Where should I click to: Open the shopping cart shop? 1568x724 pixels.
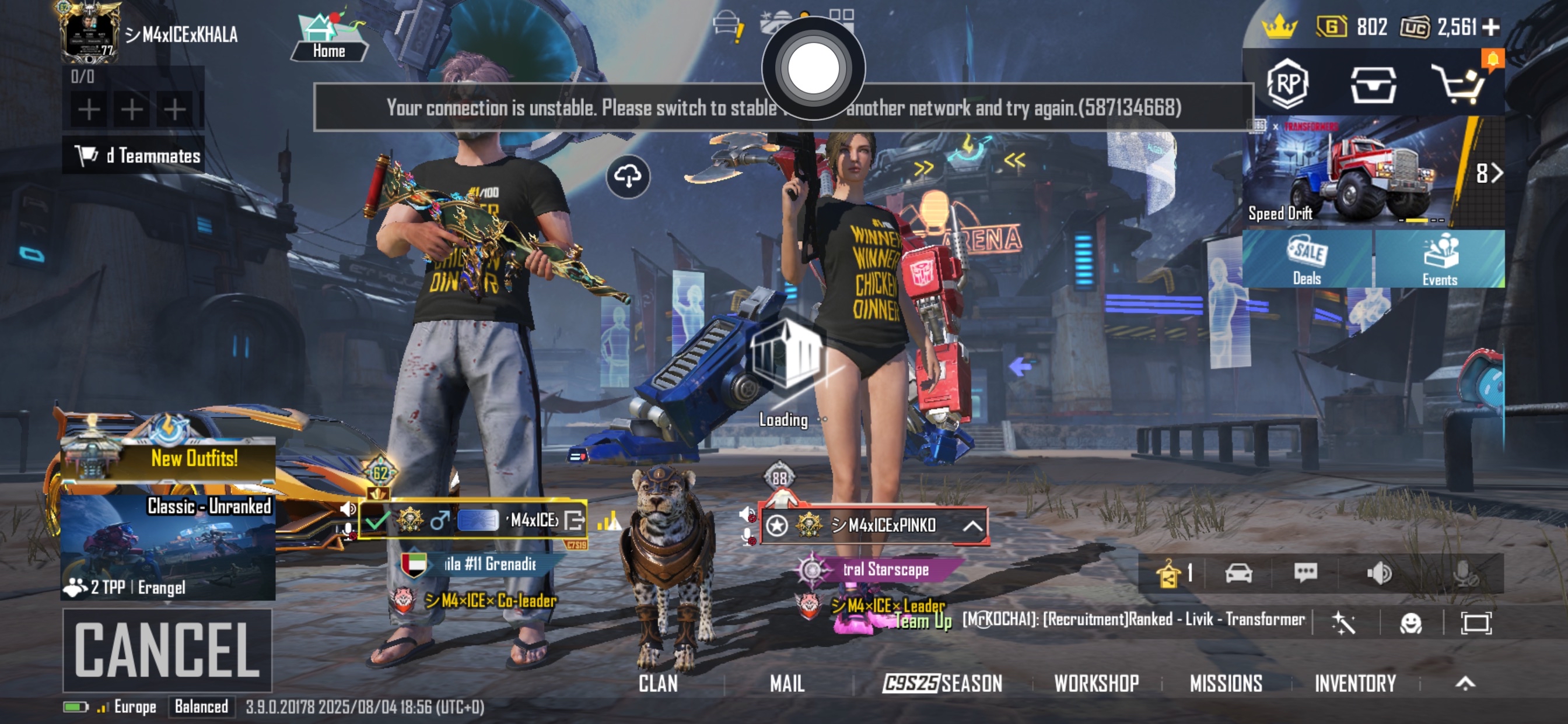pos(1460,85)
